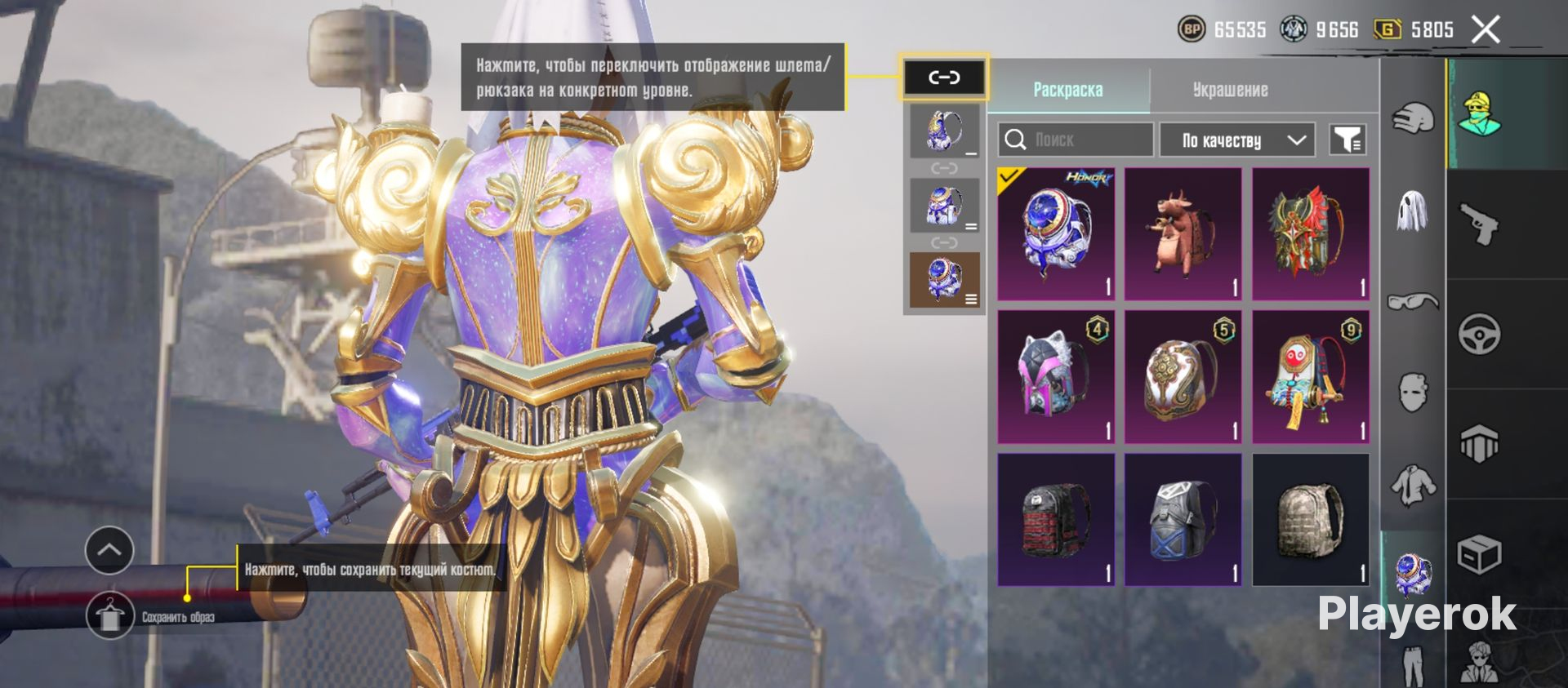This screenshot has height=688, width=1568.
Task: Select the pink cat-eared backpack skin
Action: click(1056, 377)
